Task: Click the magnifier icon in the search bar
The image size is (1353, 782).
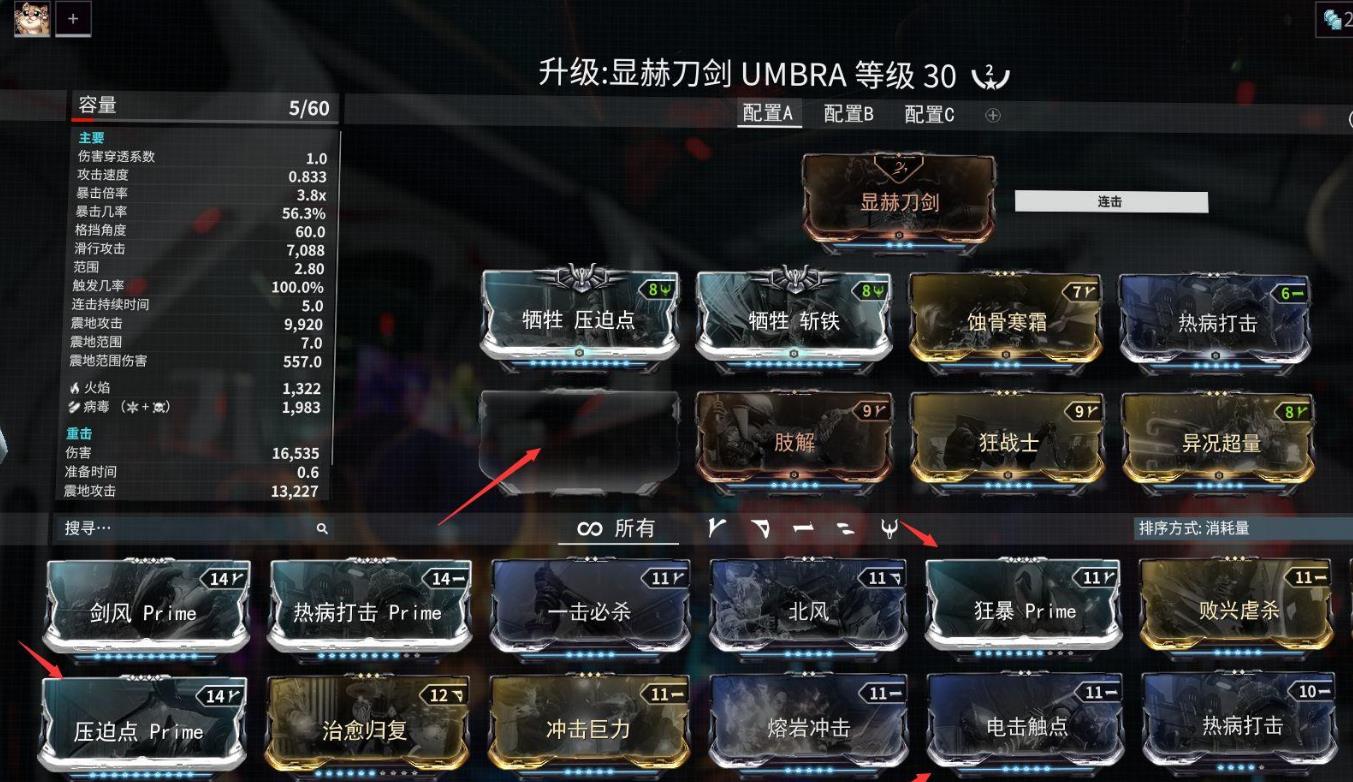Action: point(321,528)
